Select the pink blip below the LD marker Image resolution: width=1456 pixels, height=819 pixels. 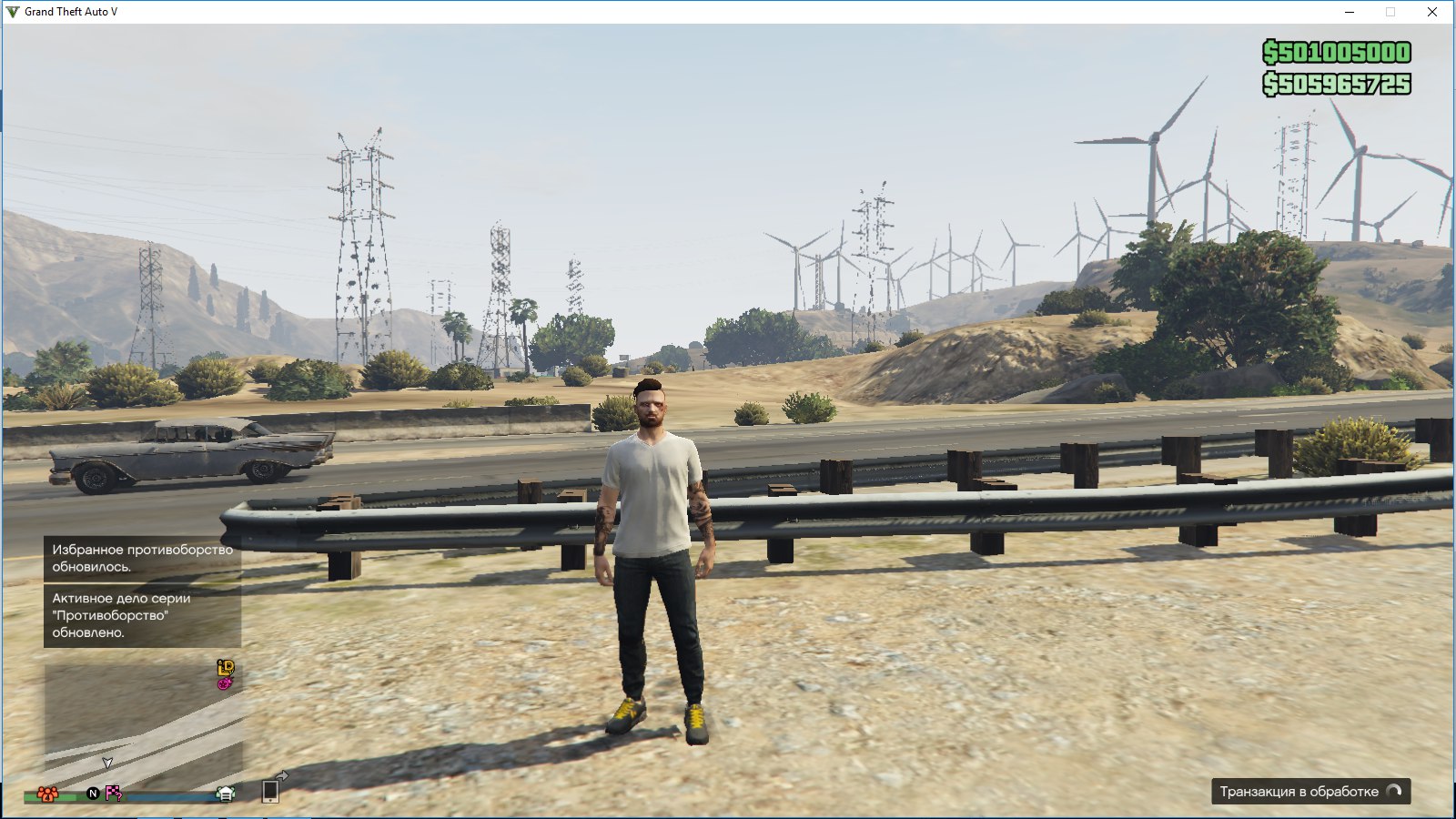pyautogui.click(x=225, y=682)
